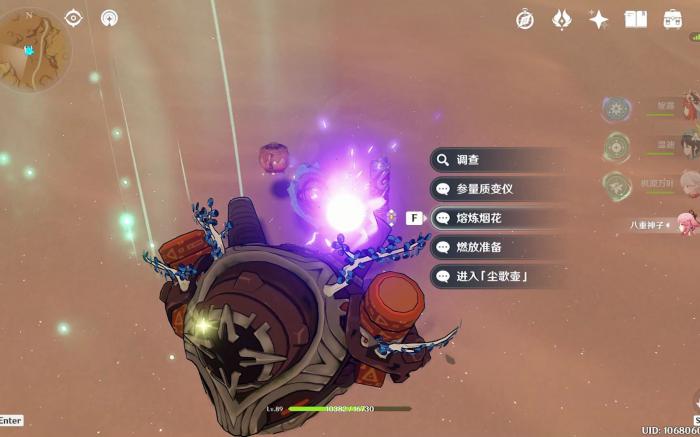Open the wish four-point star icon
Image resolution: width=700 pixels, height=437 pixels.
click(599, 19)
